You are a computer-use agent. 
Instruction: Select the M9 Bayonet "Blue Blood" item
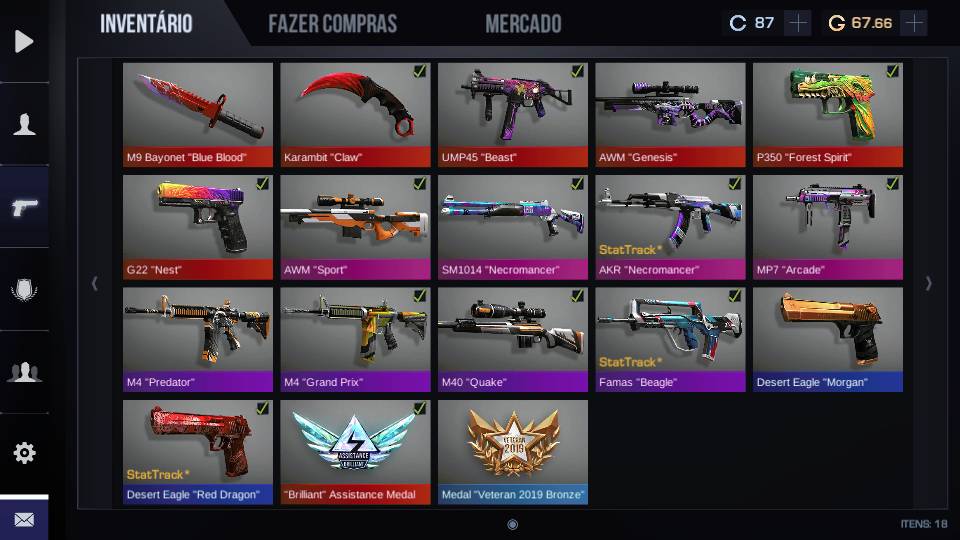click(x=198, y=114)
